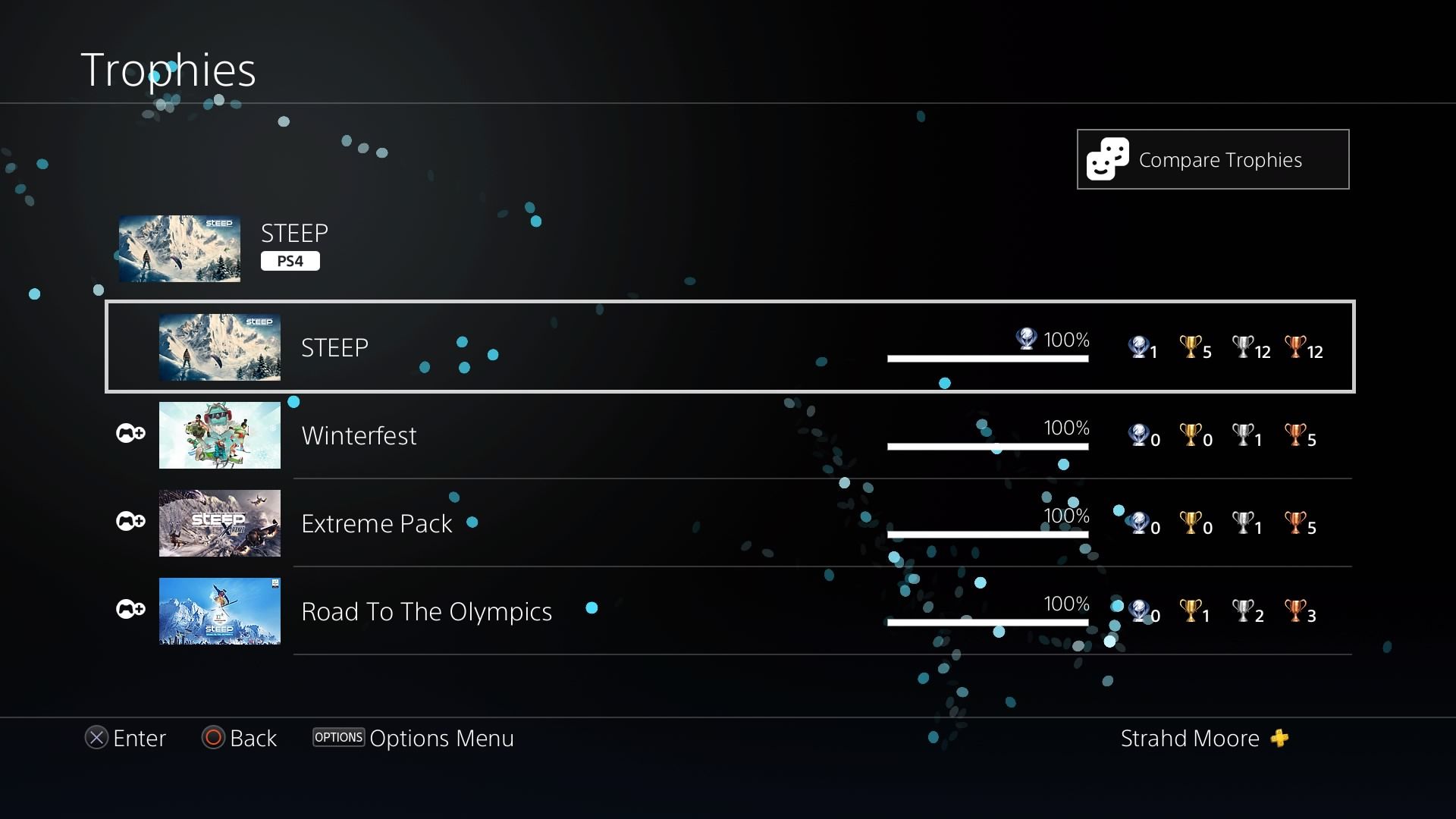
Task: Click the Circle button Back icon
Action: [213, 738]
